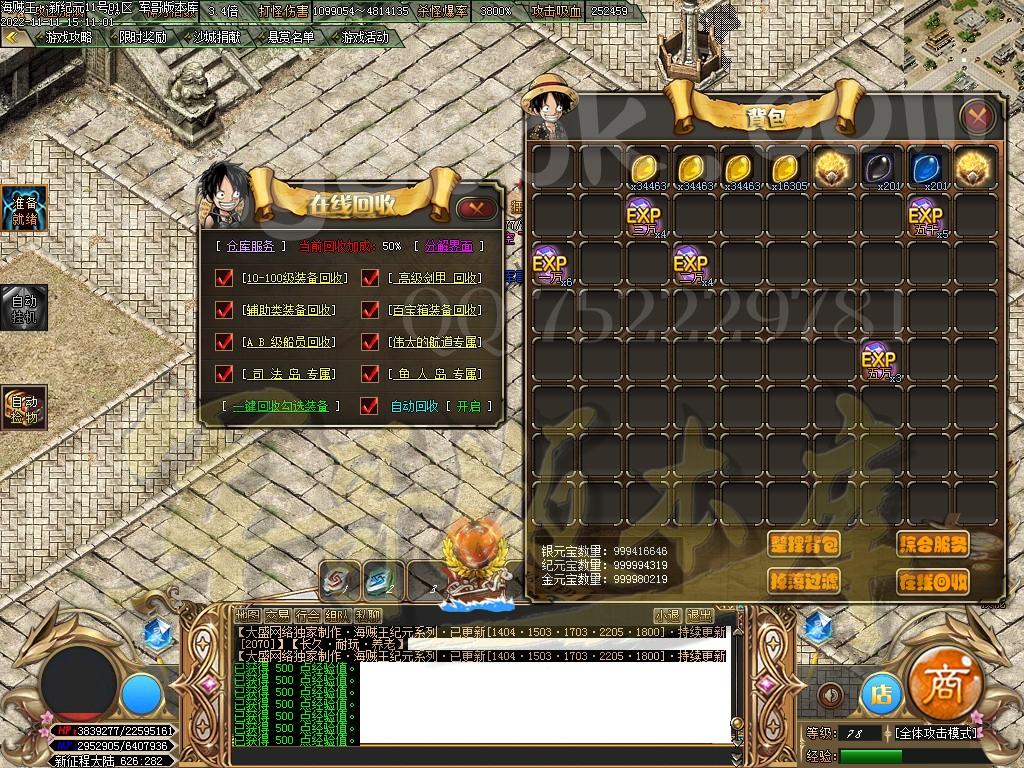The height and width of the screenshot is (768, 1024).
Task: Click the 整理背包 sort bag button
Action: pyautogui.click(x=804, y=544)
